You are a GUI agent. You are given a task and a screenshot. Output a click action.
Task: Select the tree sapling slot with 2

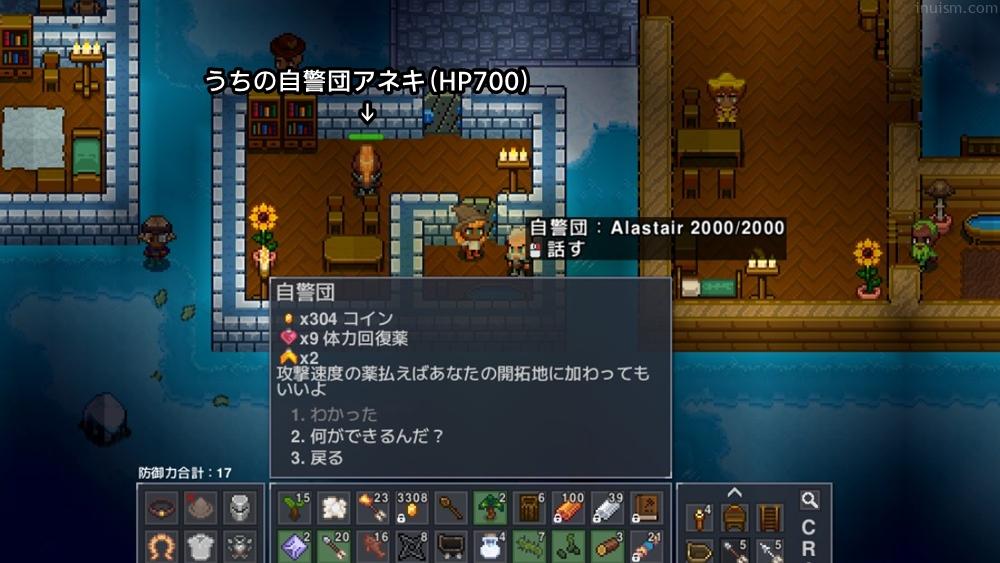pyautogui.click(x=489, y=509)
